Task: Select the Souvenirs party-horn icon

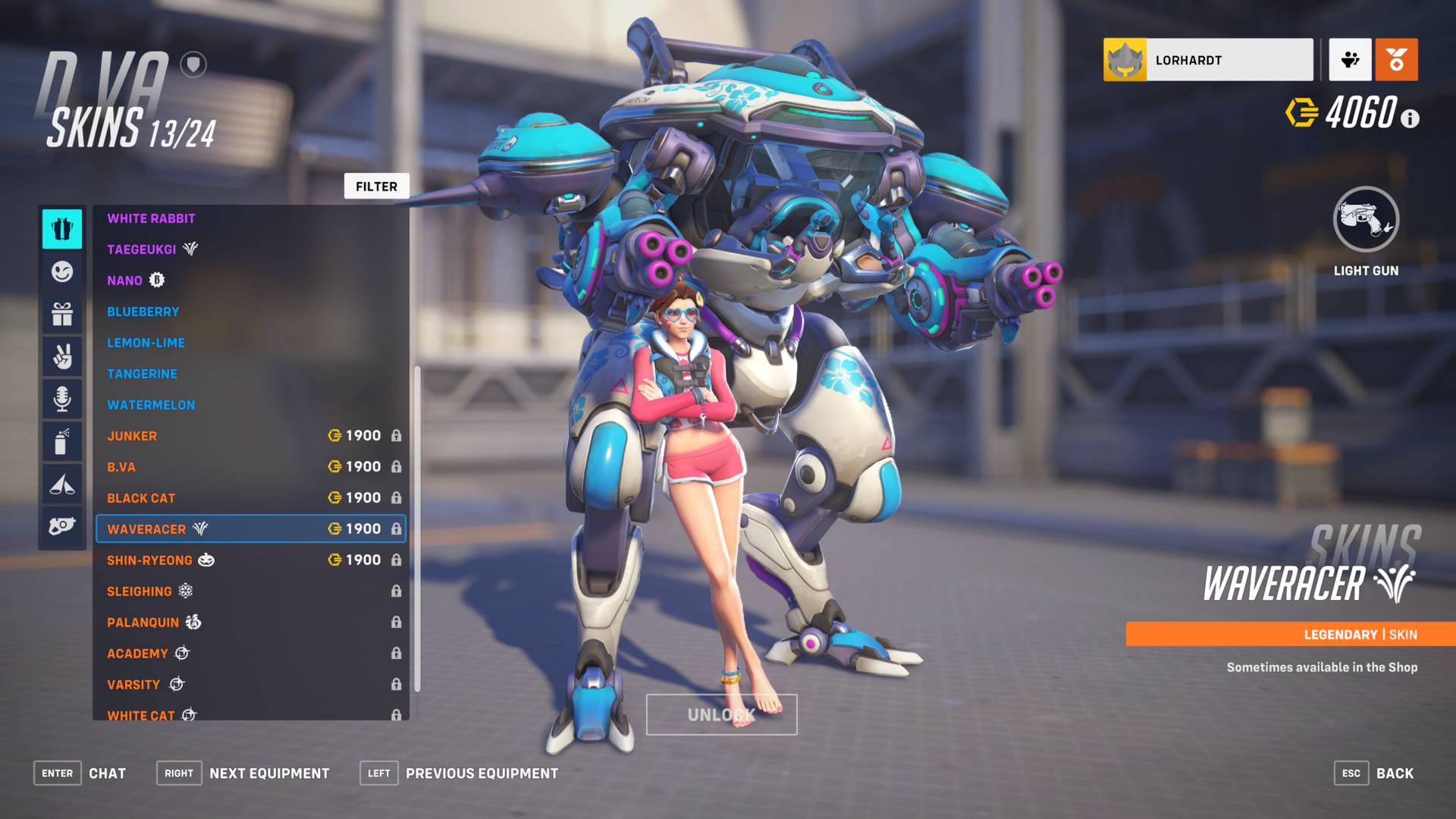Action: click(x=62, y=485)
